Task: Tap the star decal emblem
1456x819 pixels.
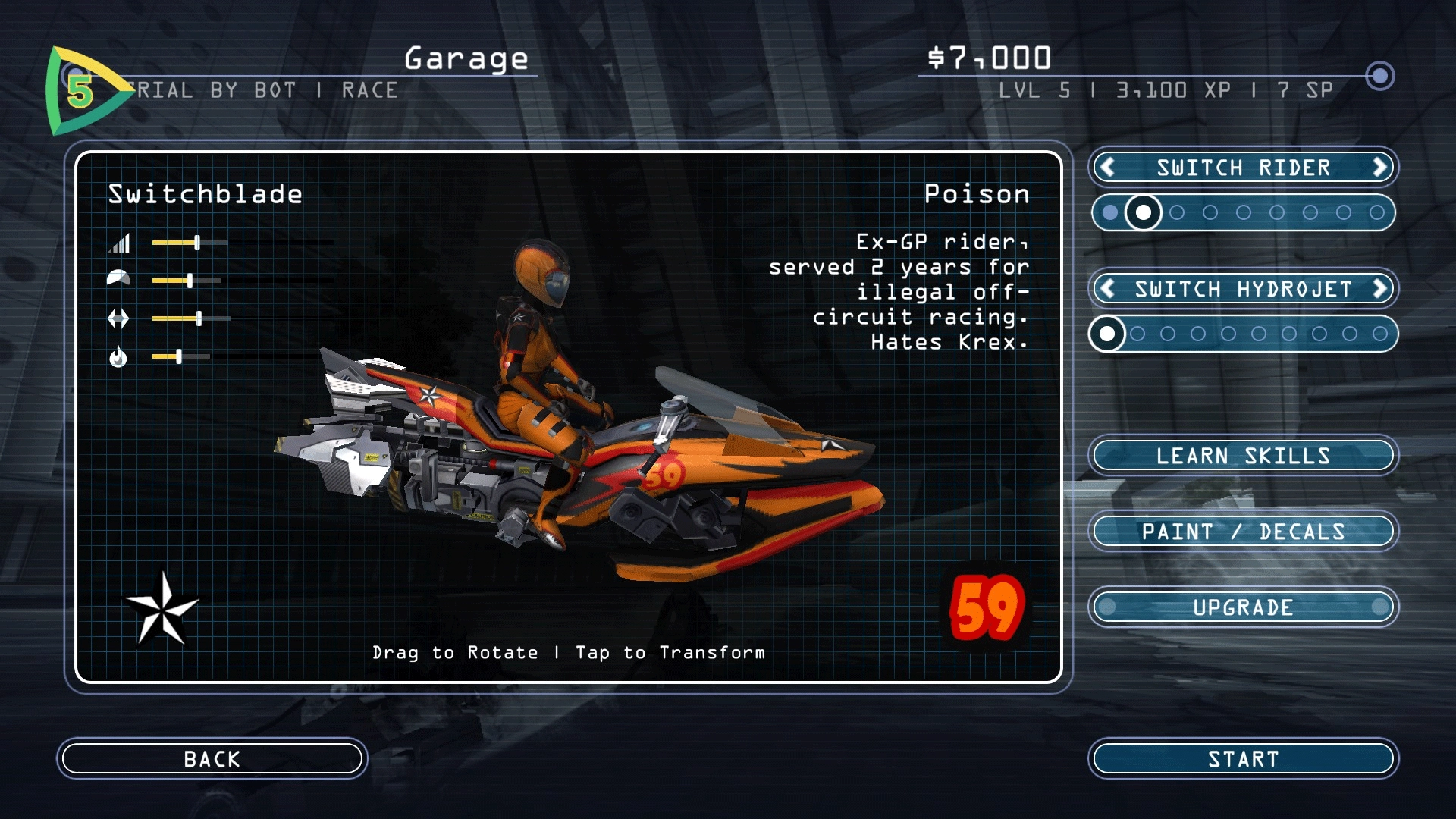Action: tap(162, 609)
